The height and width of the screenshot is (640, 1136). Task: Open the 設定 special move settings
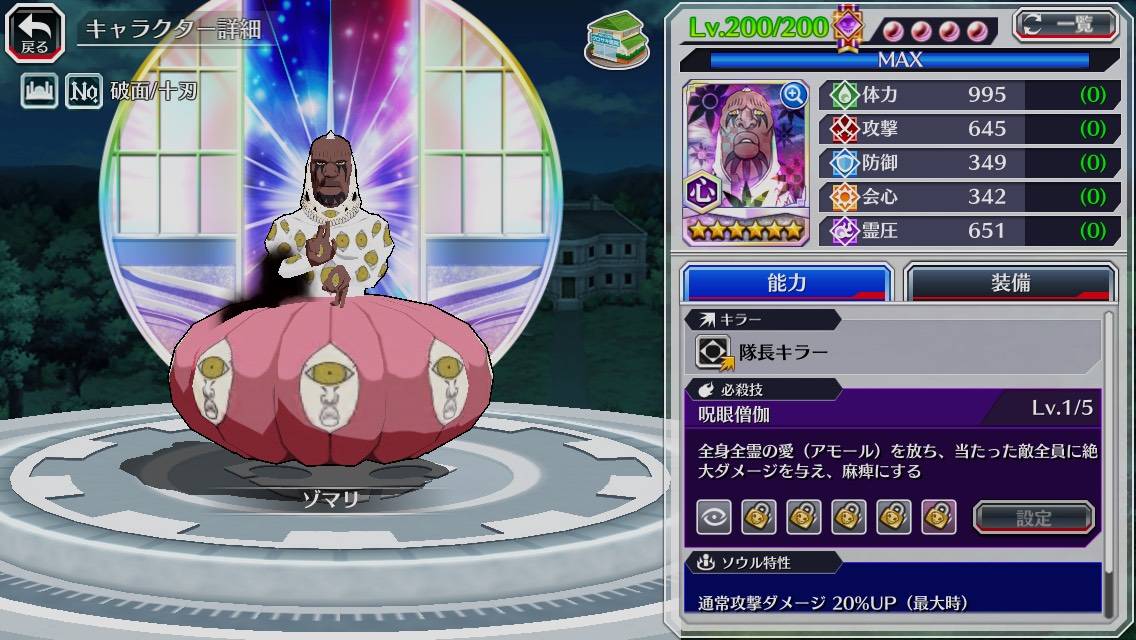pos(1034,517)
